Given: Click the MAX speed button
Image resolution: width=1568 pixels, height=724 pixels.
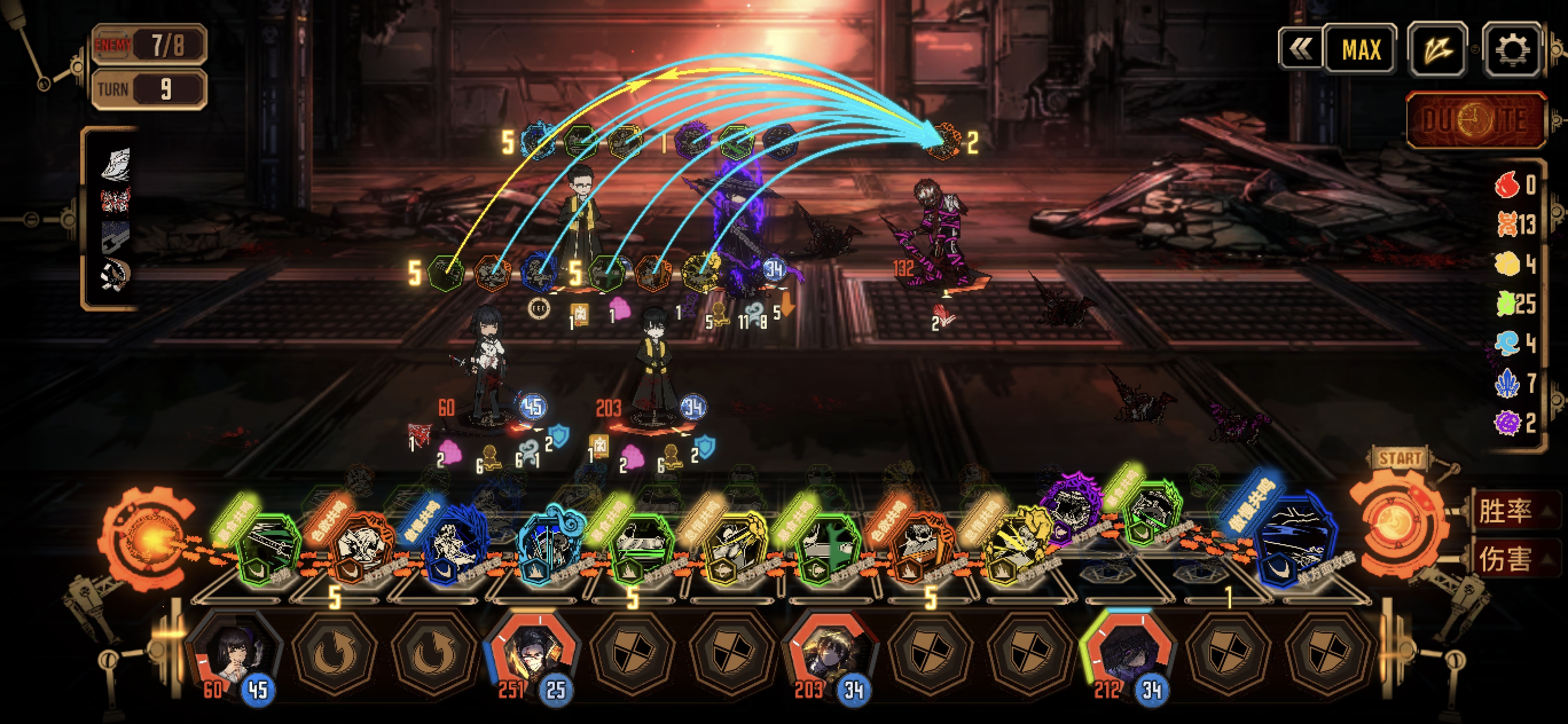Looking at the screenshot, I should [1361, 50].
